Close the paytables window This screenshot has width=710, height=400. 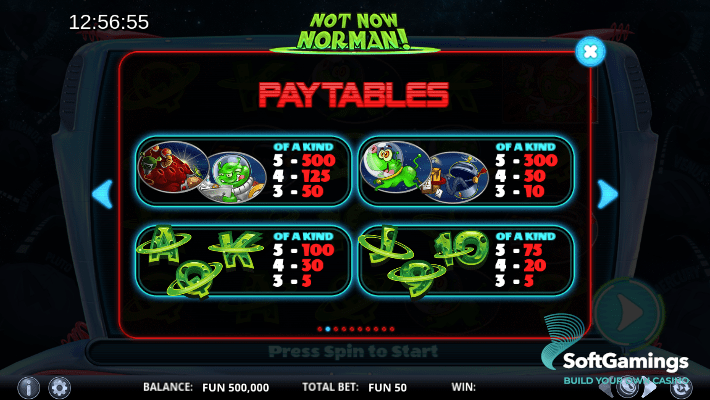click(590, 49)
